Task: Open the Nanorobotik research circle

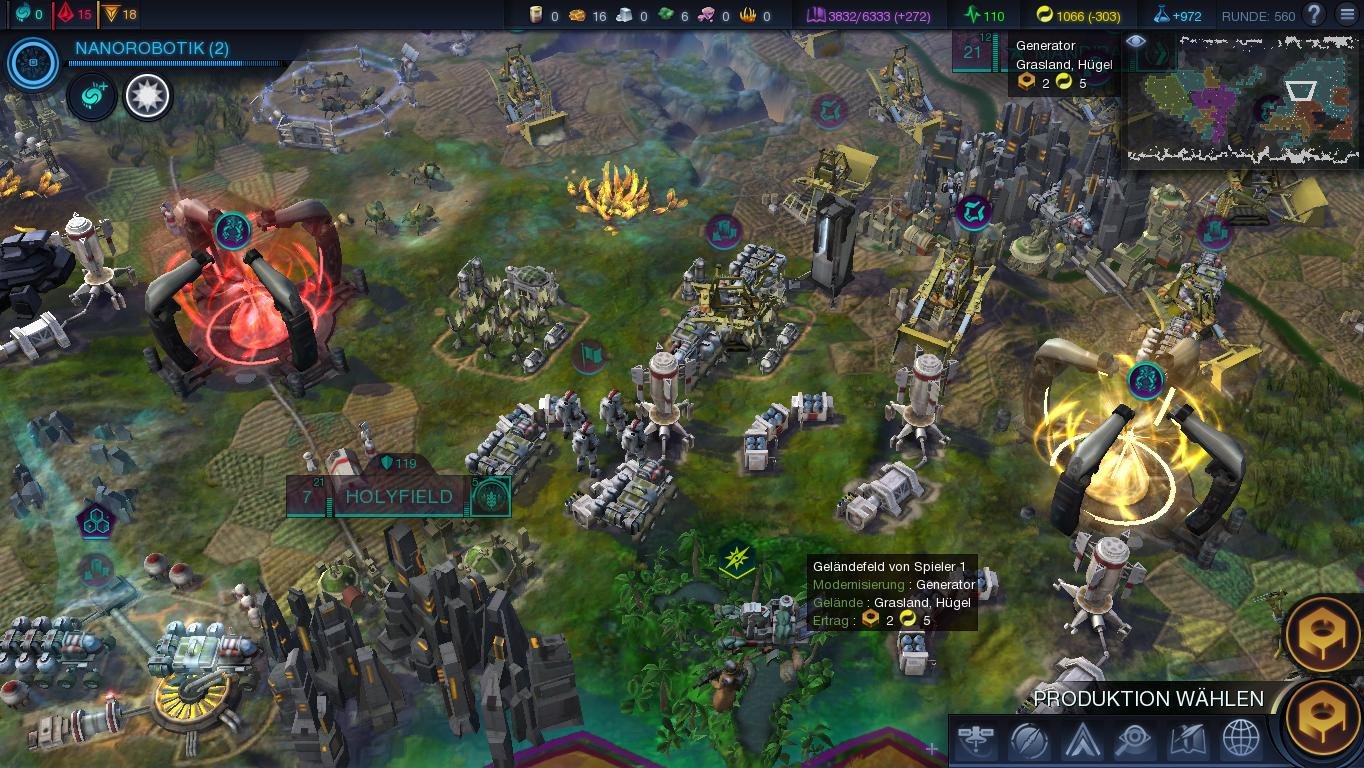Action: click(33, 62)
